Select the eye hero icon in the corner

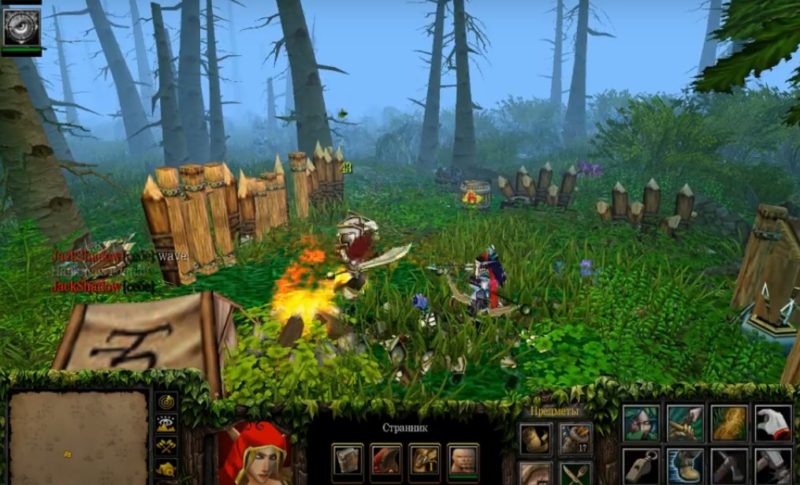[21, 27]
